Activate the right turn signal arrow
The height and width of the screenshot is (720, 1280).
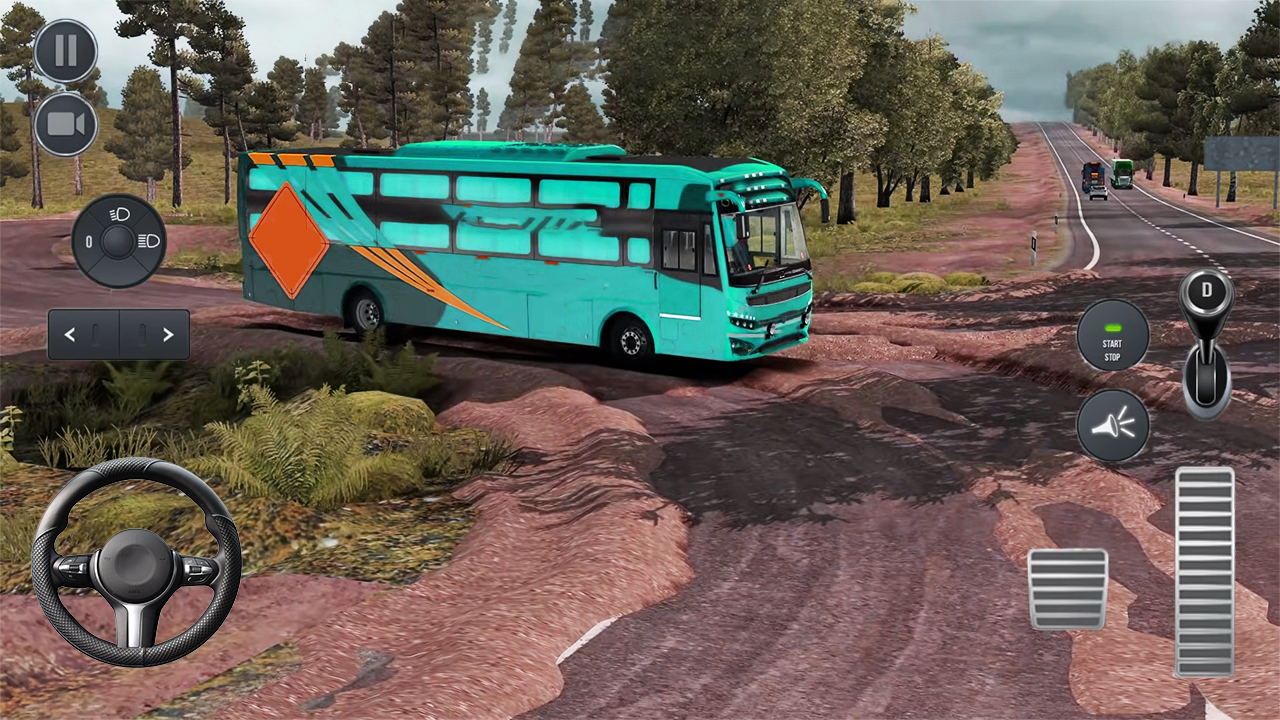168,334
